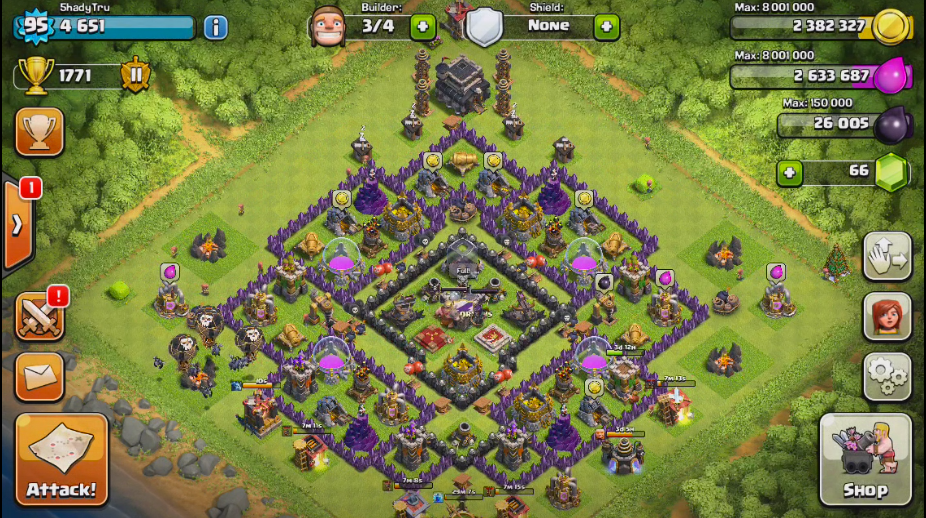926x518 pixels.
Task: View the crossed swords battle log
Action: [40, 317]
